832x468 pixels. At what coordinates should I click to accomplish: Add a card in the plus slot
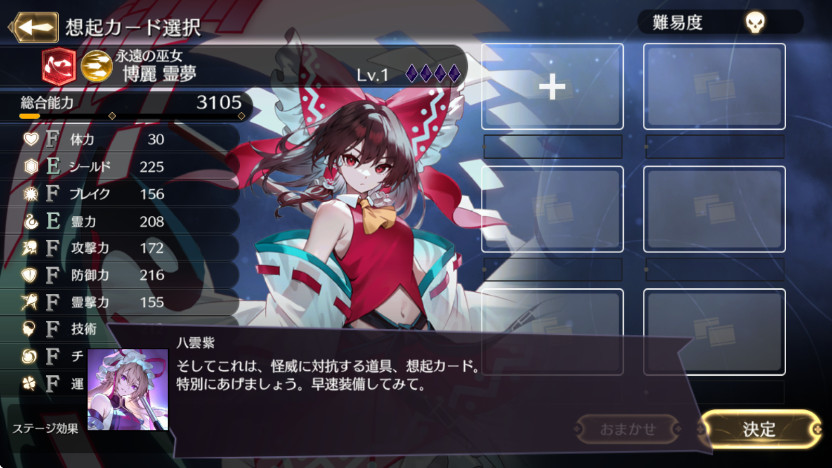[552, 88]
